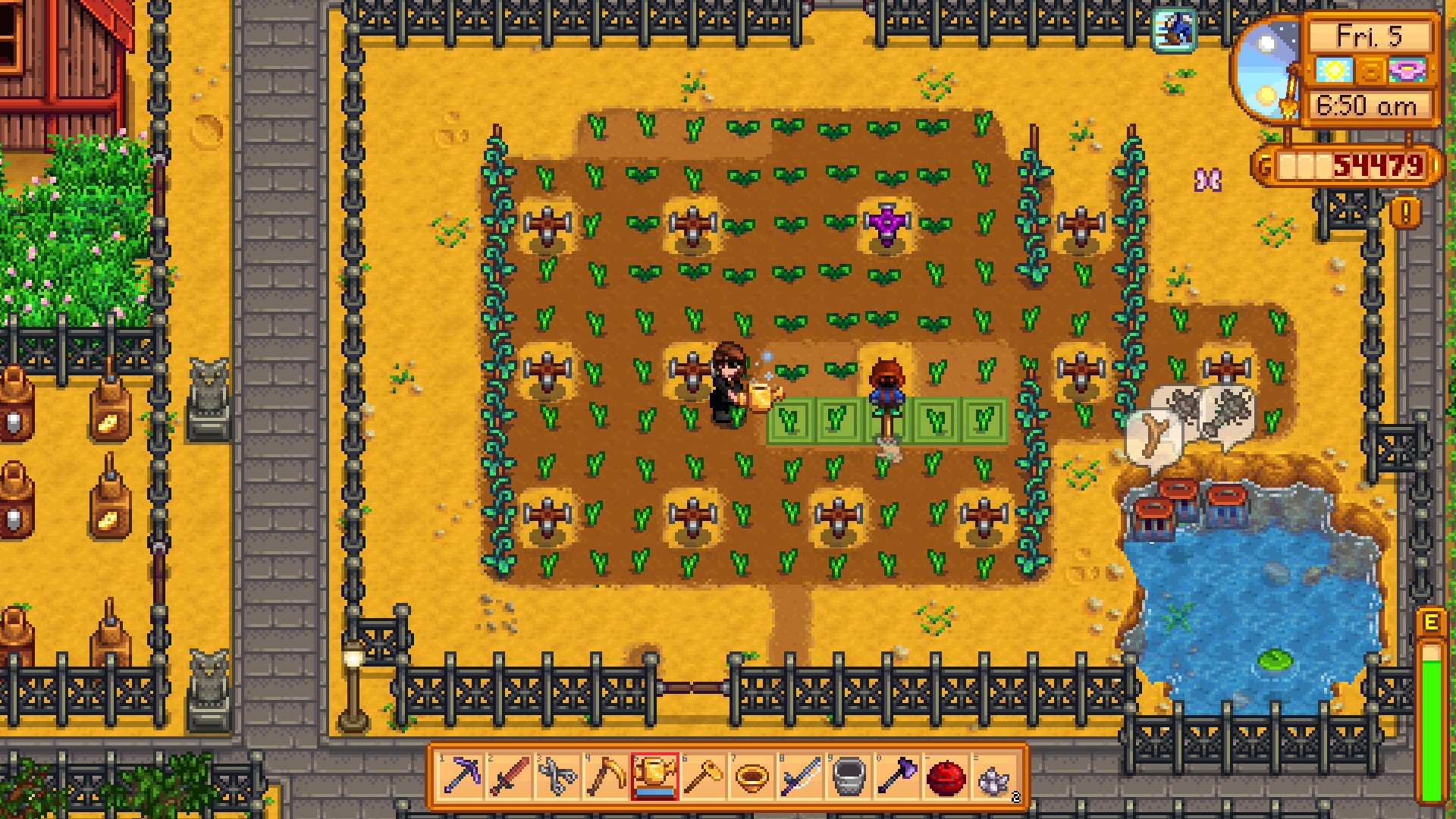
Task: Choose the shears hotbar slot
Action: coord(557,777)
